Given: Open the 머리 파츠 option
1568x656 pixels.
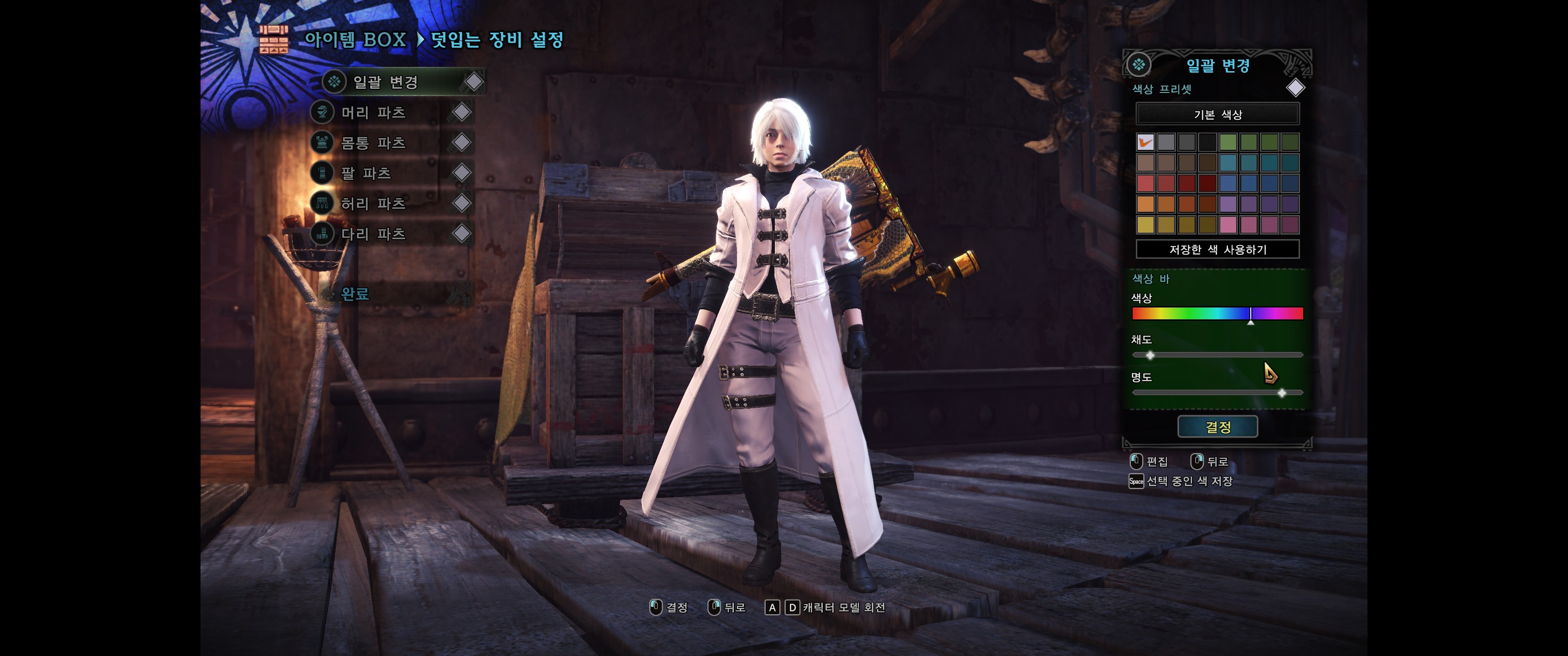Looking at the screenshot, I should click(372, 113).
